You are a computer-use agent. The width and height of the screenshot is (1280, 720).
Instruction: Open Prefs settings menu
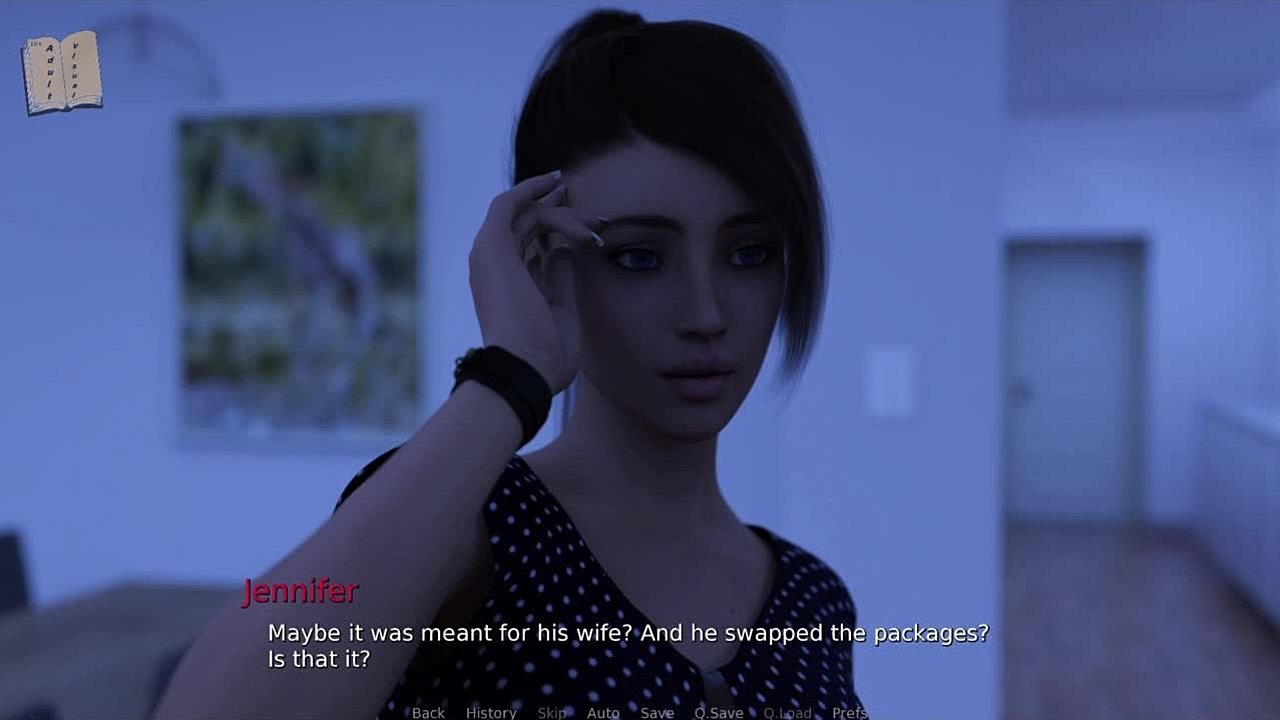849,712
